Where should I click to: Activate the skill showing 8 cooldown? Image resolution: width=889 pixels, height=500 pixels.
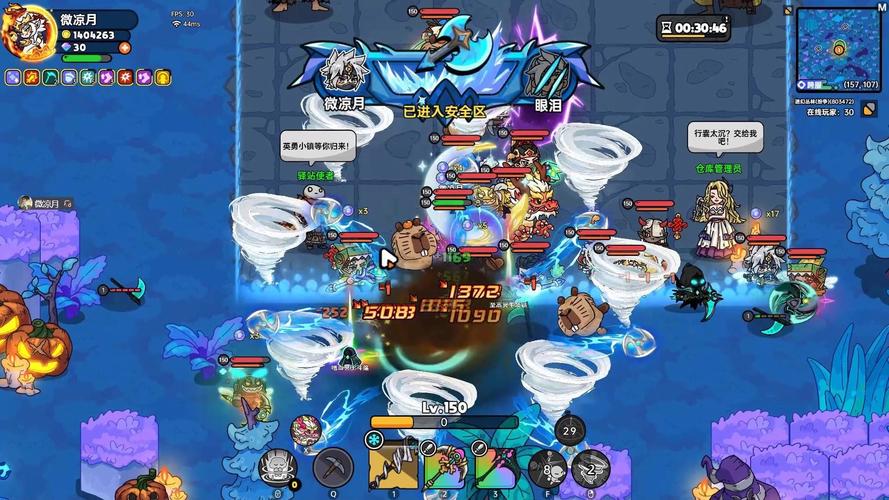pyautogui.click(x=547, y=468)
